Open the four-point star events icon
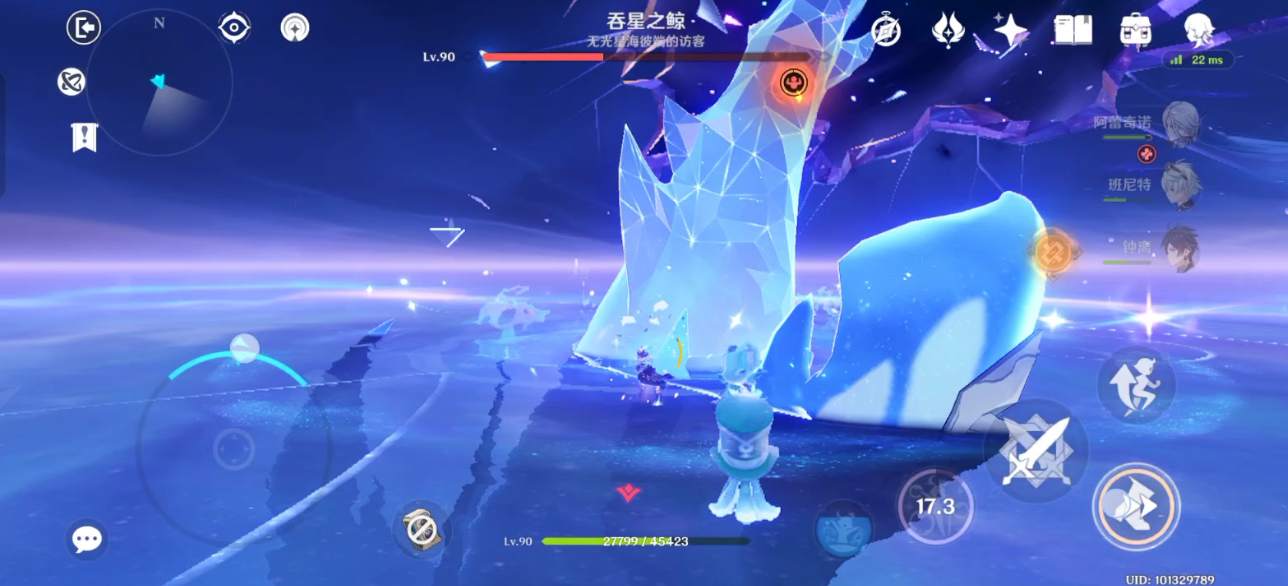This screenshot has width=1288, height=586. point(1010,30)
